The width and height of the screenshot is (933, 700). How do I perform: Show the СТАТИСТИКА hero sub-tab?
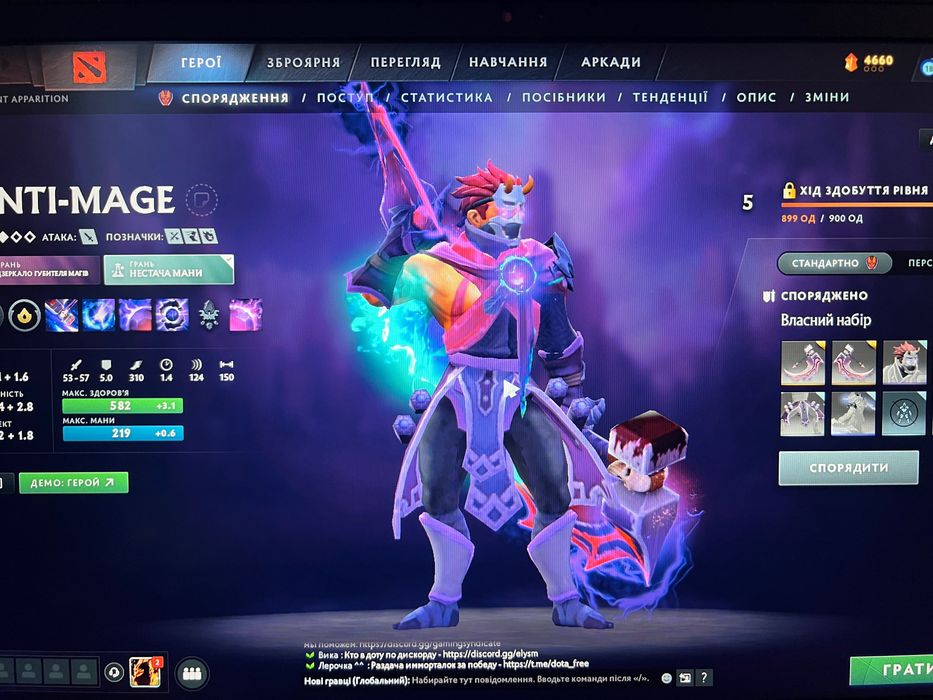point(447,98)
